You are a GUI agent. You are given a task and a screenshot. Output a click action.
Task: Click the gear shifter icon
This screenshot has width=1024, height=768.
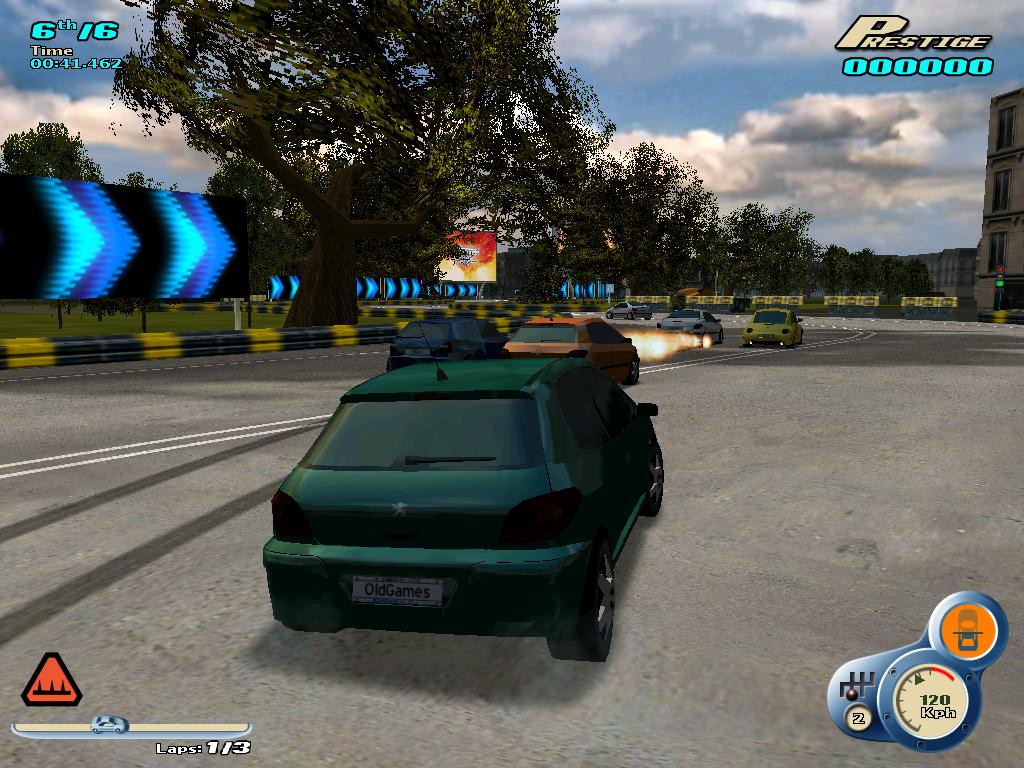pyautogui.click(x=858, y=689)
